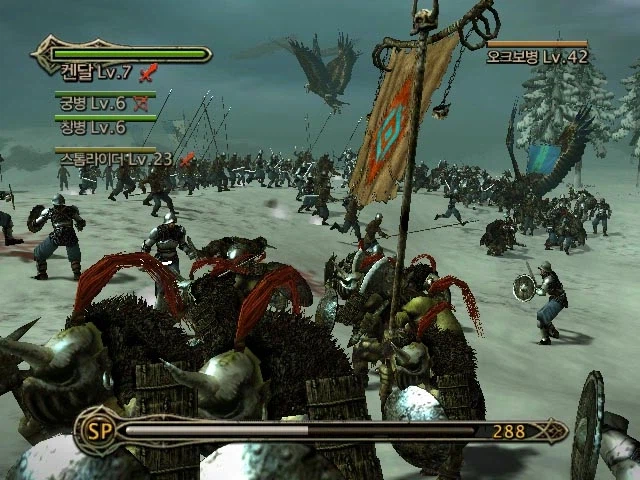Select the 스톰라이더 Lv.23 unit entry
Image resolution: width=640 pixels, height=480 pixels.
pyautogui.click(x=115, y=159)
